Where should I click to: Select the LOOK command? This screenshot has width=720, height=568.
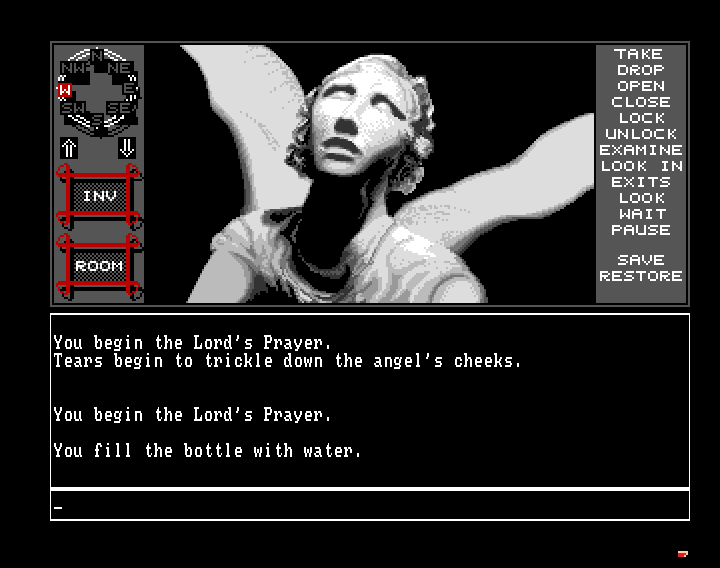[640, 198]
